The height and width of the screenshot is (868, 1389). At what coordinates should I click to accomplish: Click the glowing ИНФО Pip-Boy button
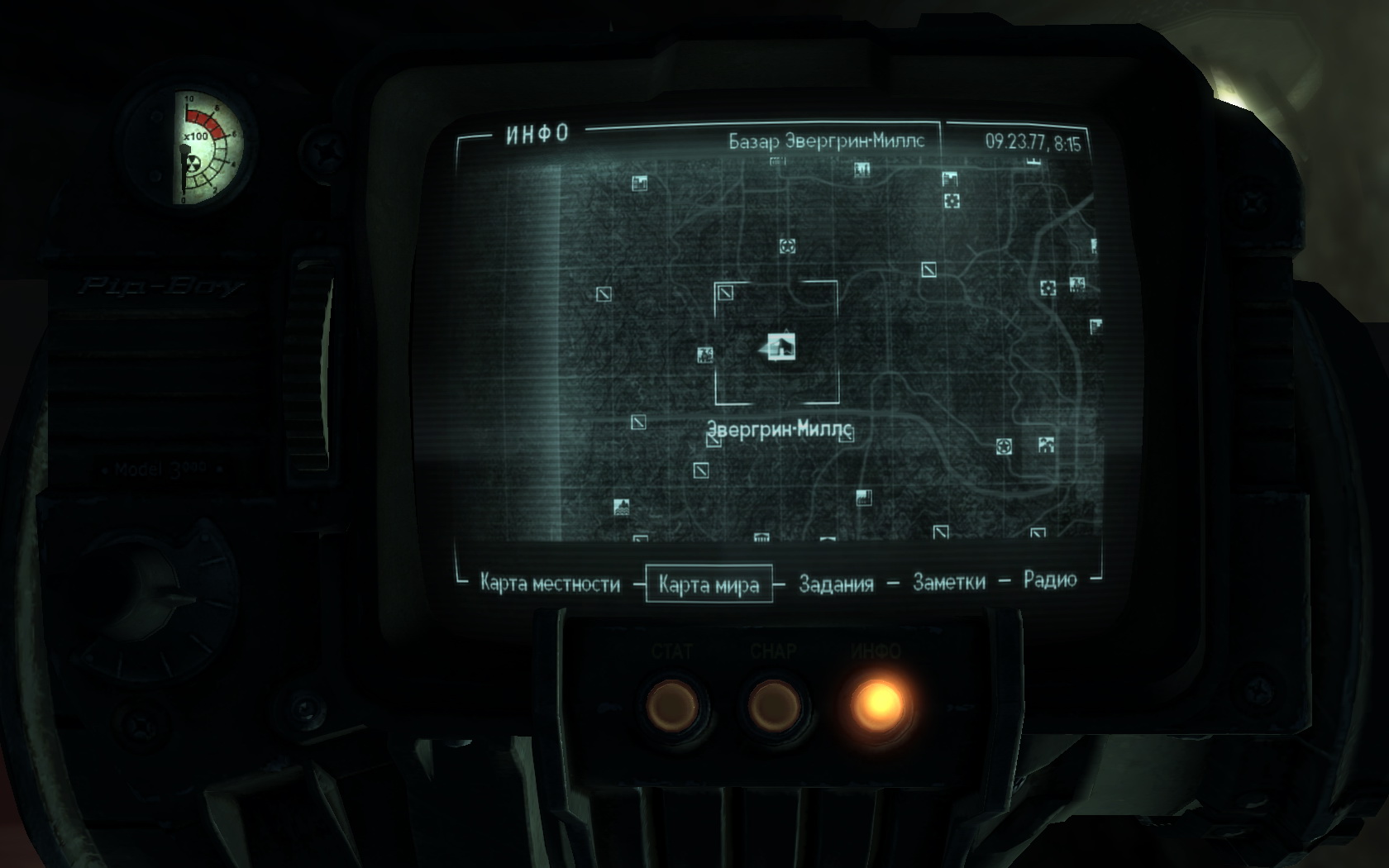[x=877, y=703]
